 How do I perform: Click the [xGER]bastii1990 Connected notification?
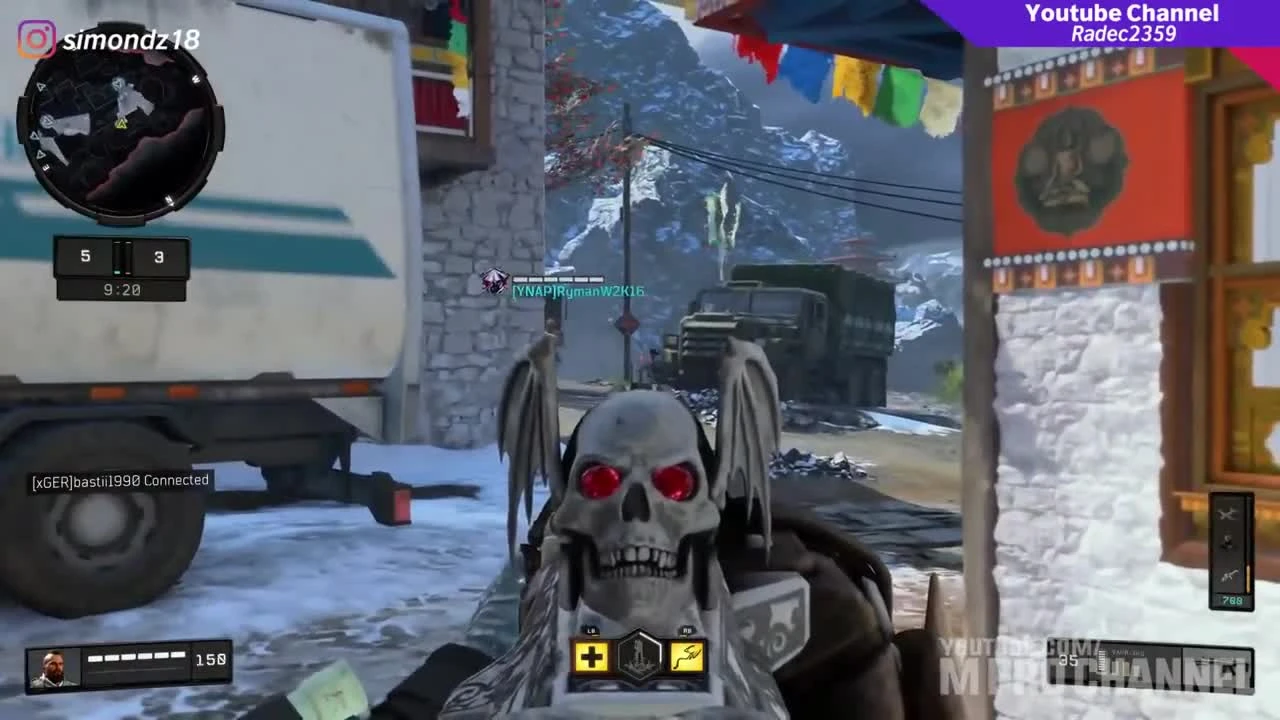118,479
